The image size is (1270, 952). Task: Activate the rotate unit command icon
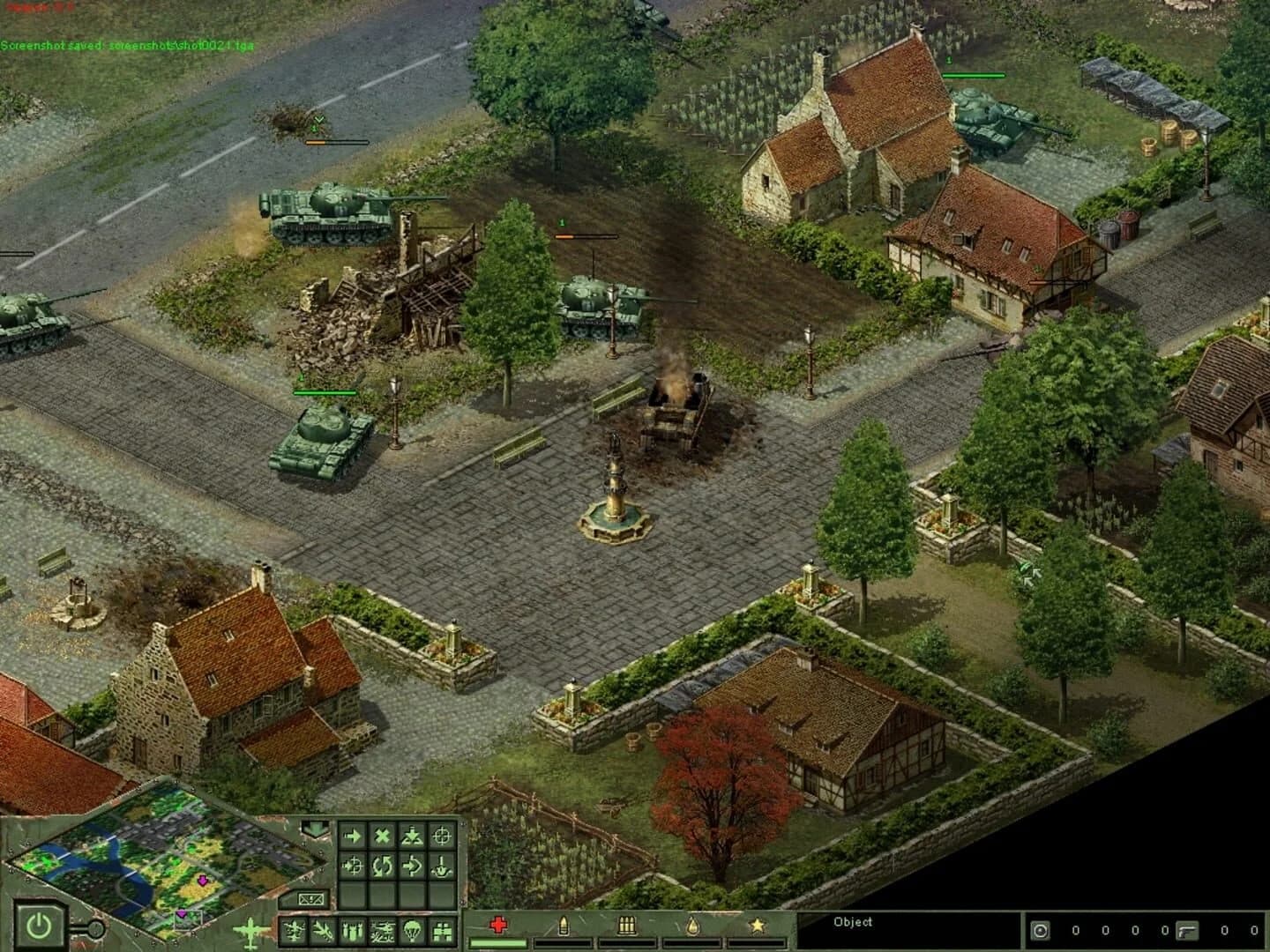[x=383, y=866]
